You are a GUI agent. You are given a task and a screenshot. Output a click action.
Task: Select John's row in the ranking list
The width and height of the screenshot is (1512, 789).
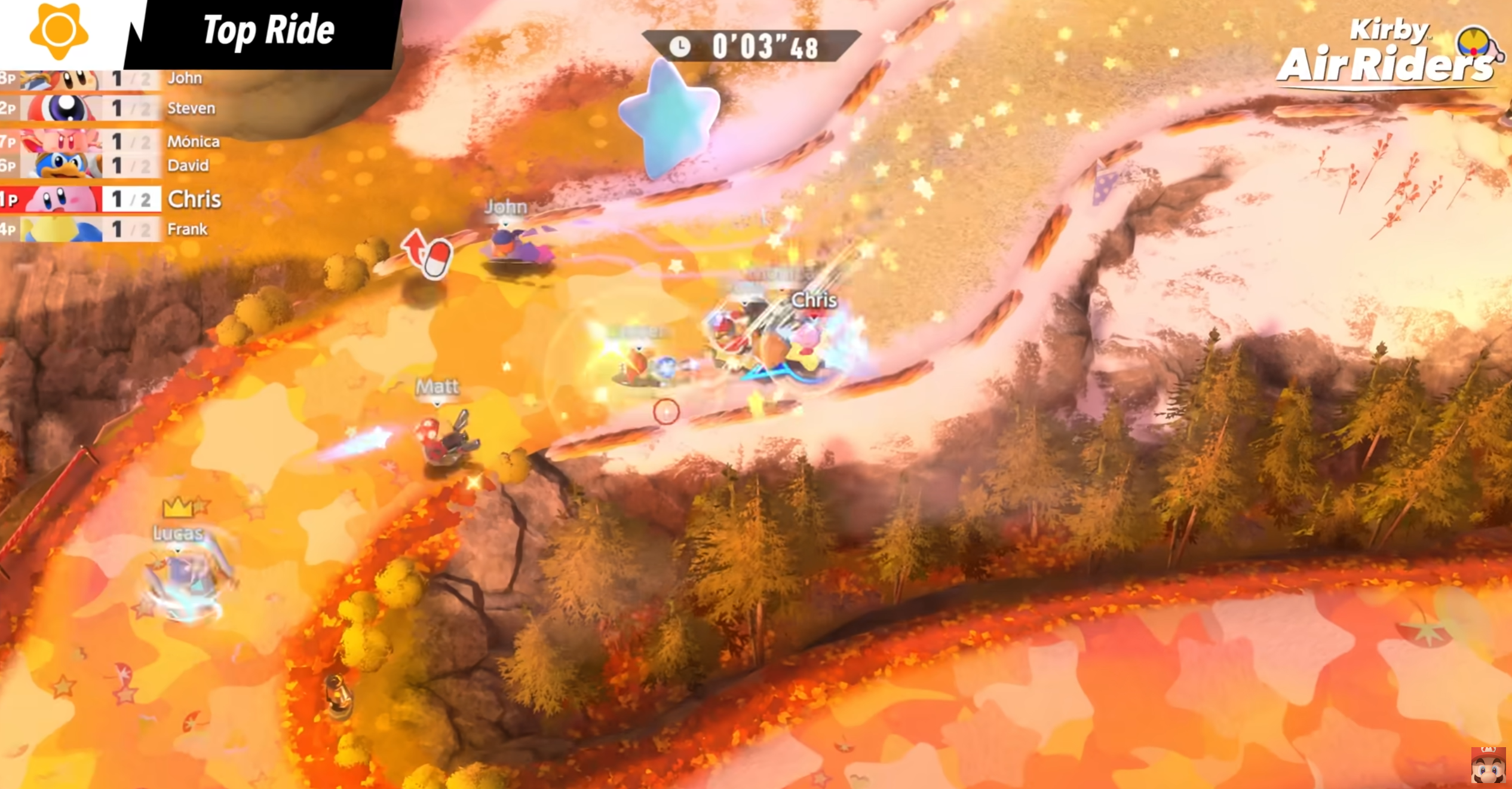click(x=108, y=79)
